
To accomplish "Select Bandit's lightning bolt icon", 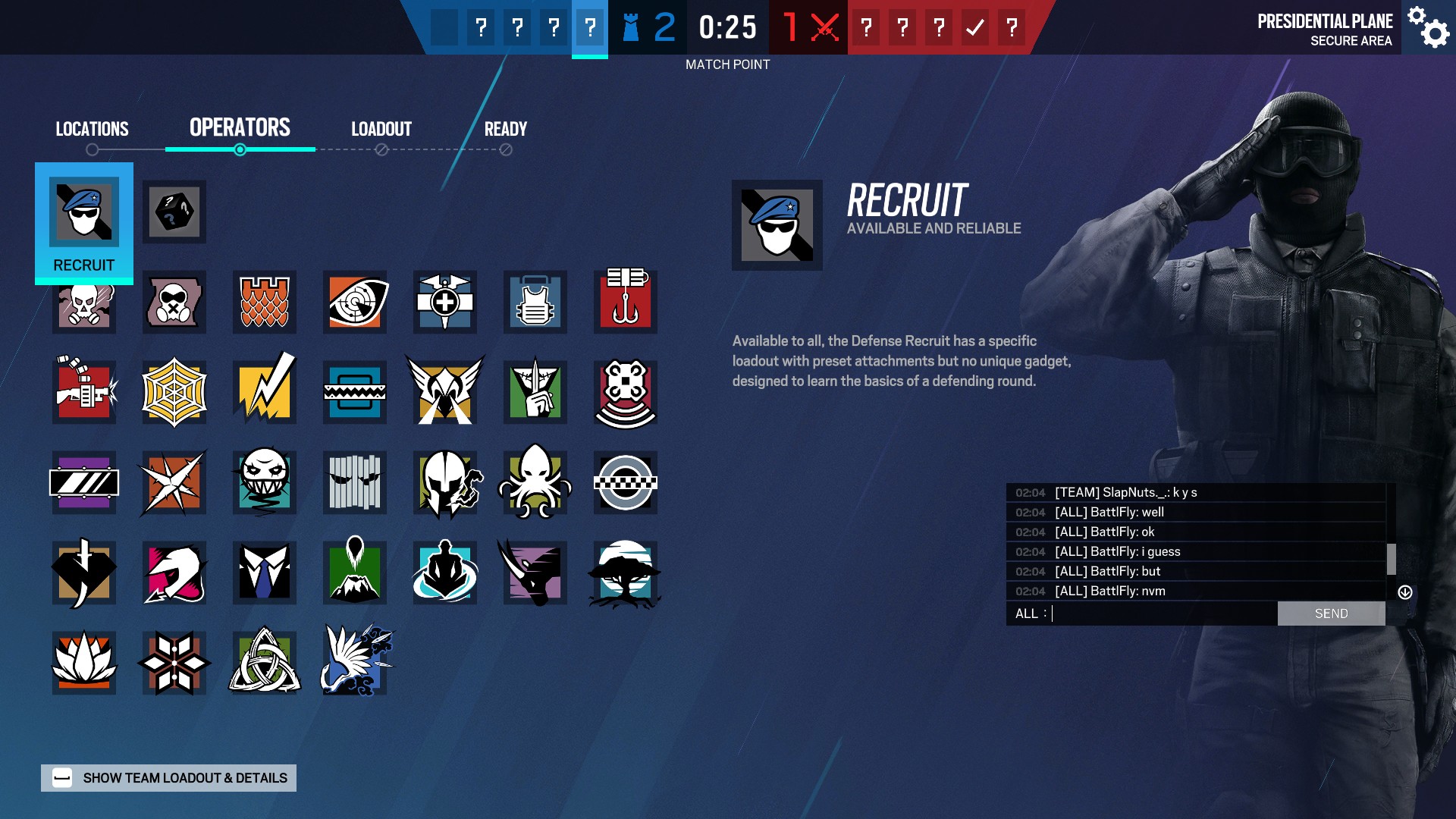I will point(264,392).
